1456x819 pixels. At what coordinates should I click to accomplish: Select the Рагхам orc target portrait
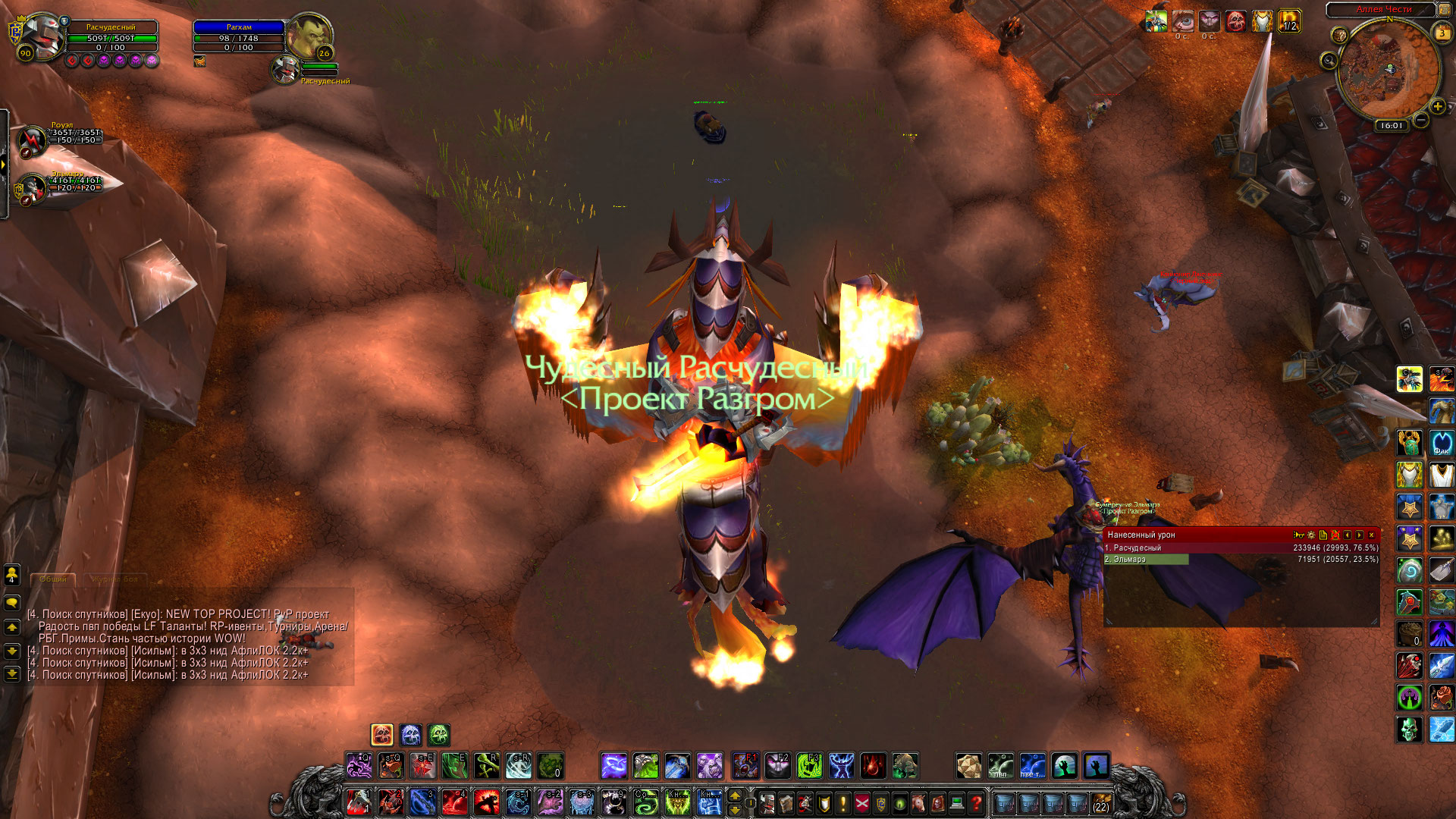[x=309, y=34]
